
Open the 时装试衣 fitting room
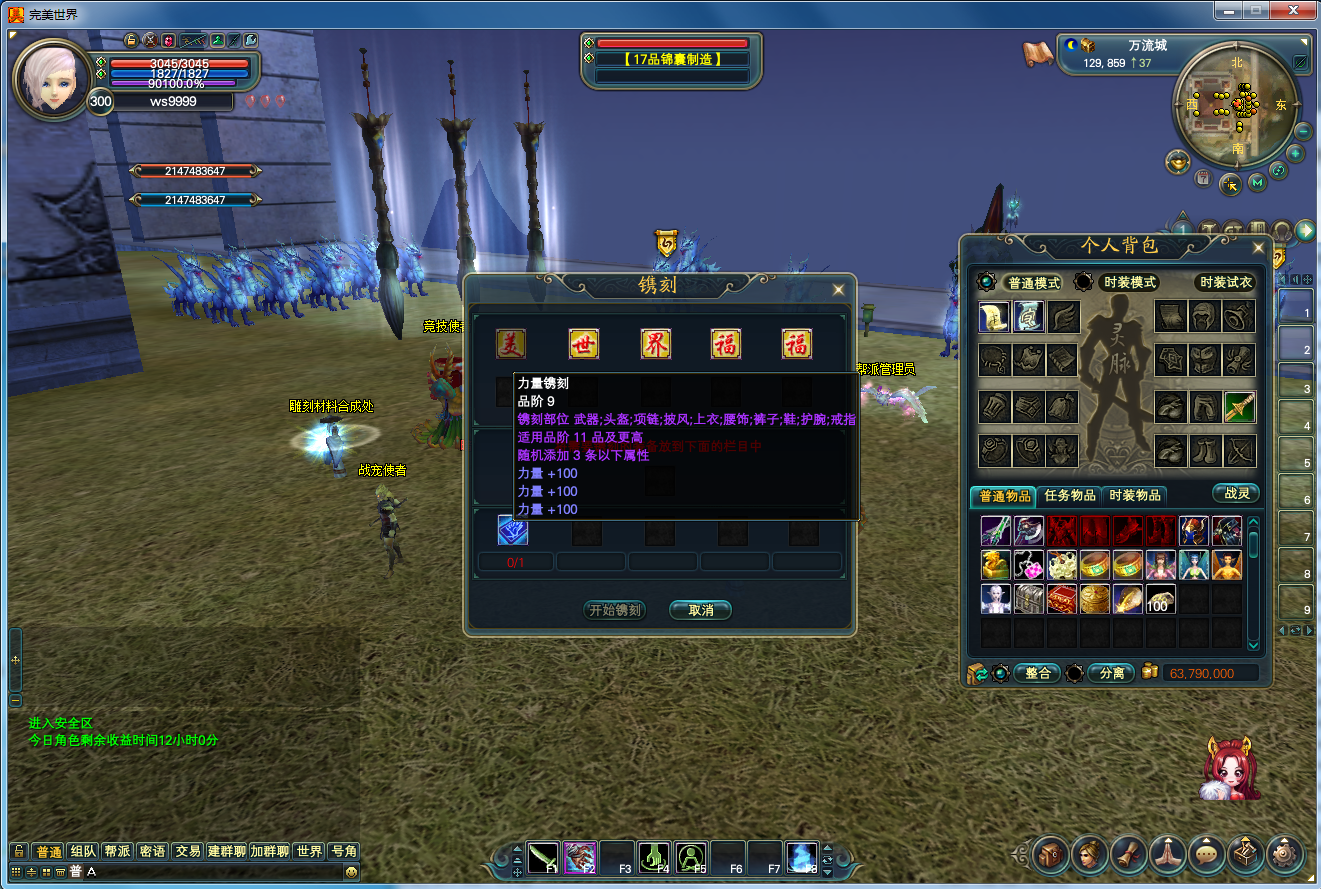(x=1225, y=283)
